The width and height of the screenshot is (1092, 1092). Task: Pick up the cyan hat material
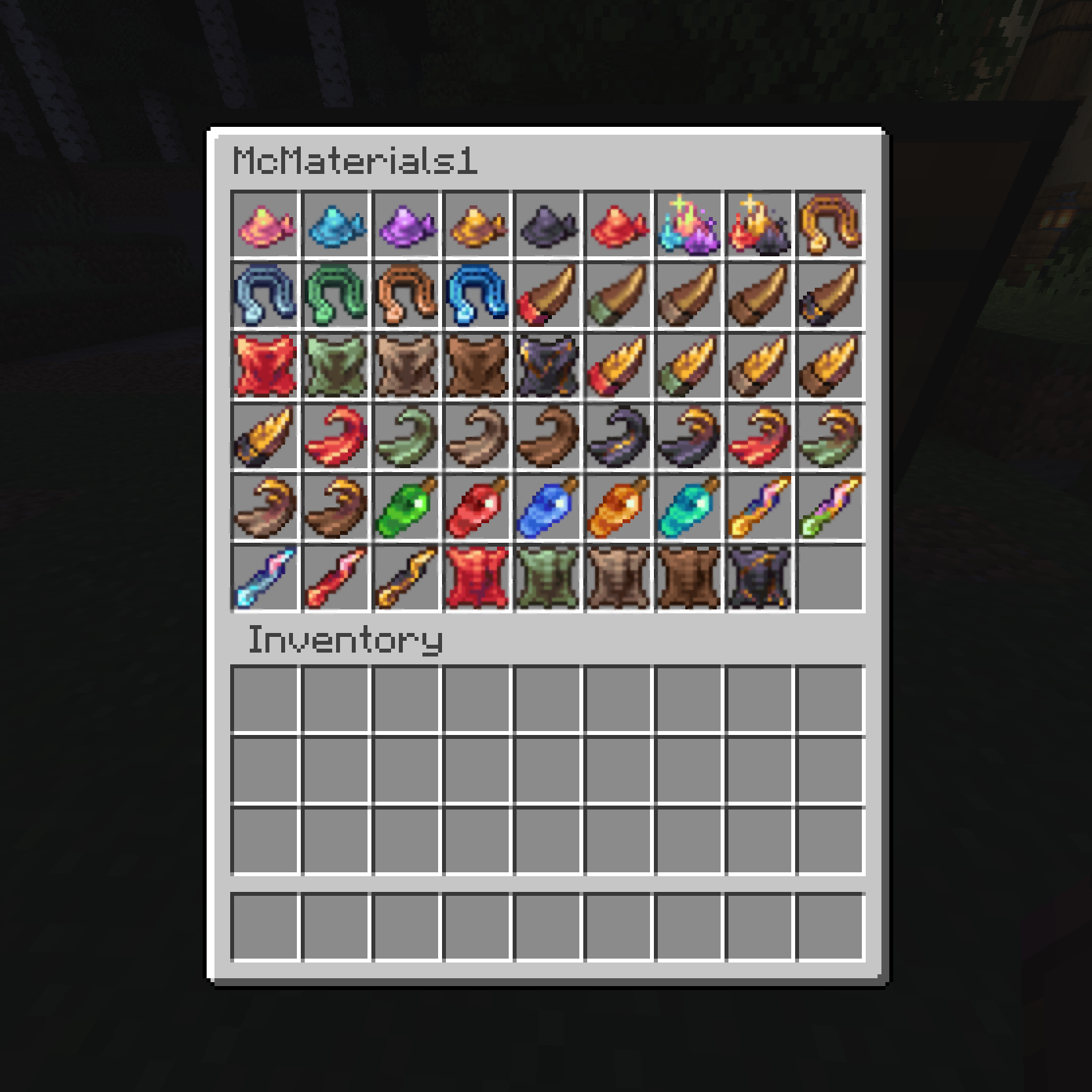337,226
